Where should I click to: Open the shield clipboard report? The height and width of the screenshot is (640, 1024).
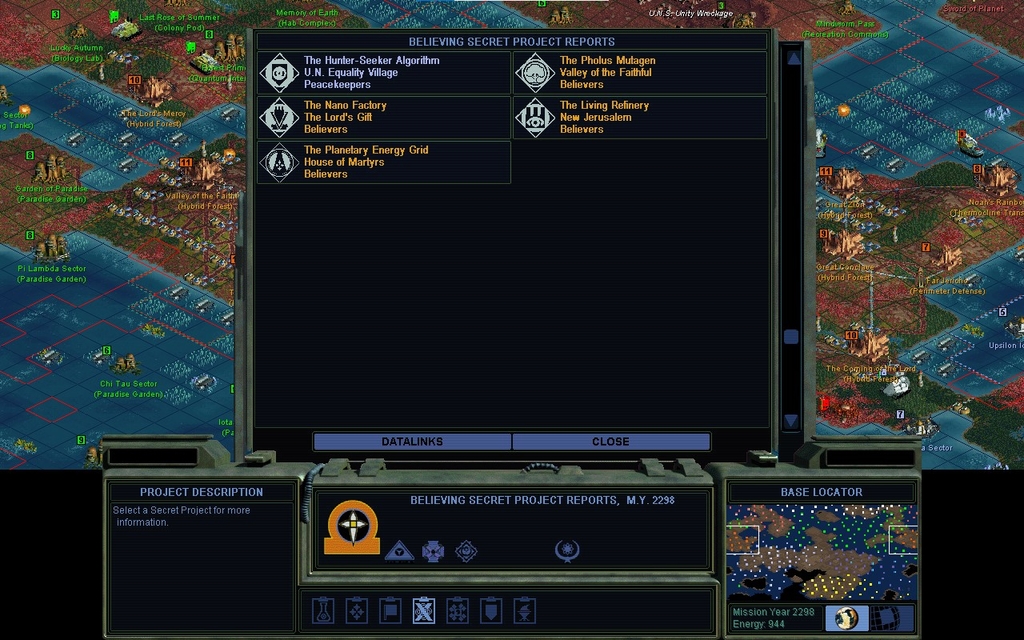point(491,610)
